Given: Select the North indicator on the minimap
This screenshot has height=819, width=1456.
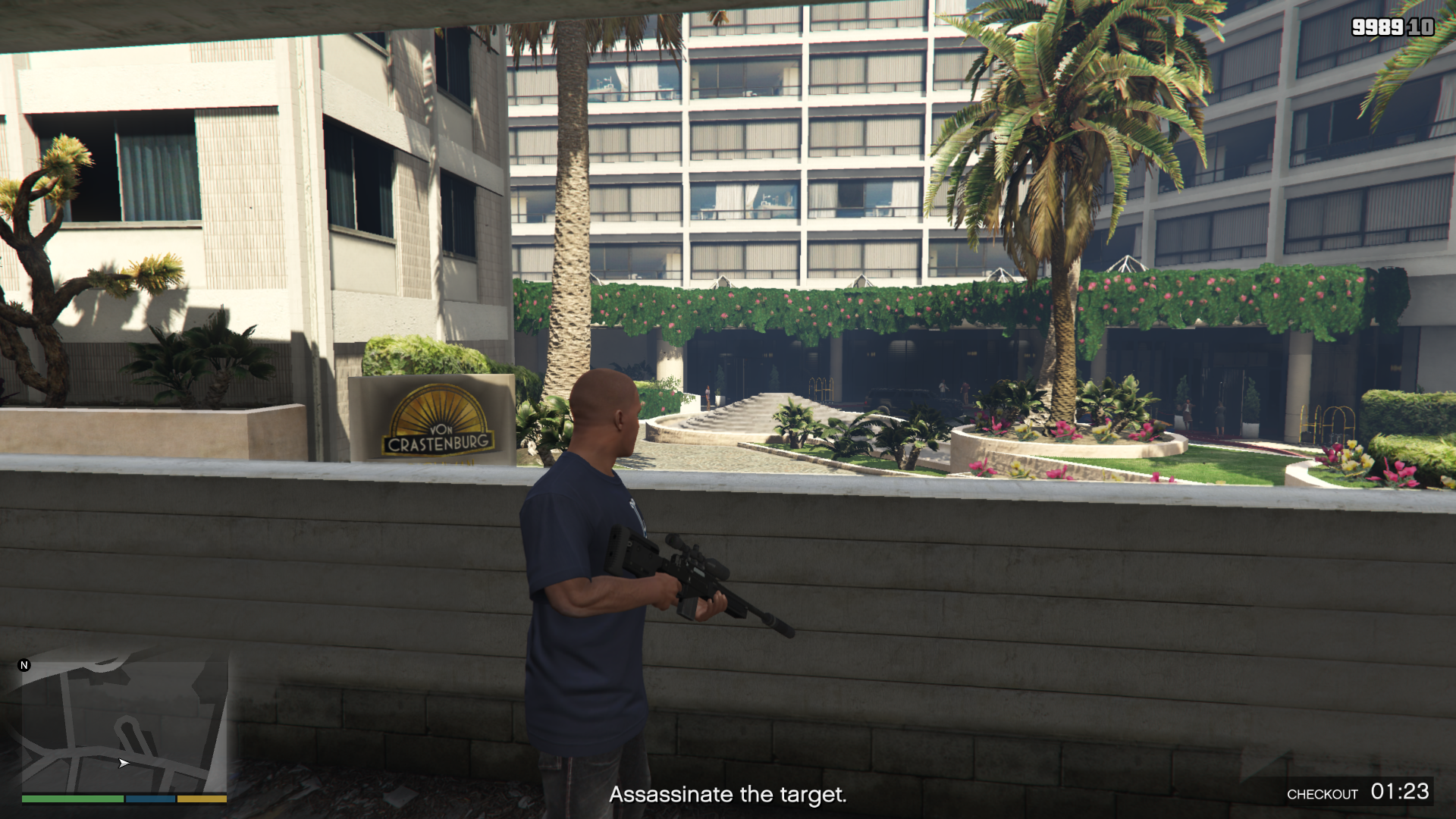Looking at the screenshot, I should click(25, 664).
